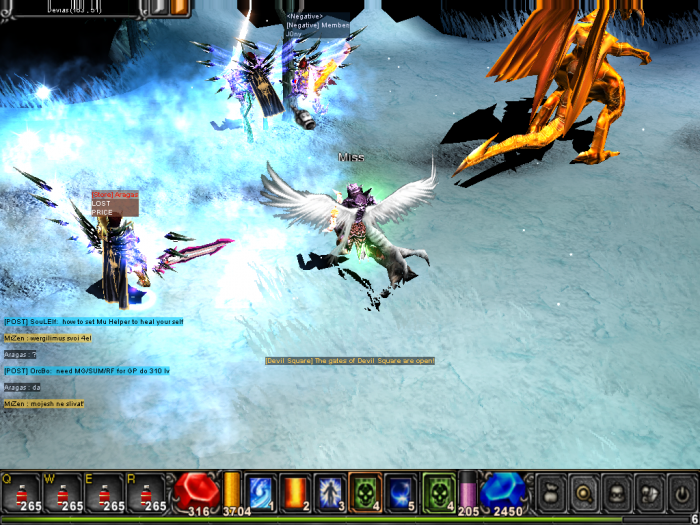Use the red potion in slot Q
This screenshot has height=525, width=700.
point(21,493)
